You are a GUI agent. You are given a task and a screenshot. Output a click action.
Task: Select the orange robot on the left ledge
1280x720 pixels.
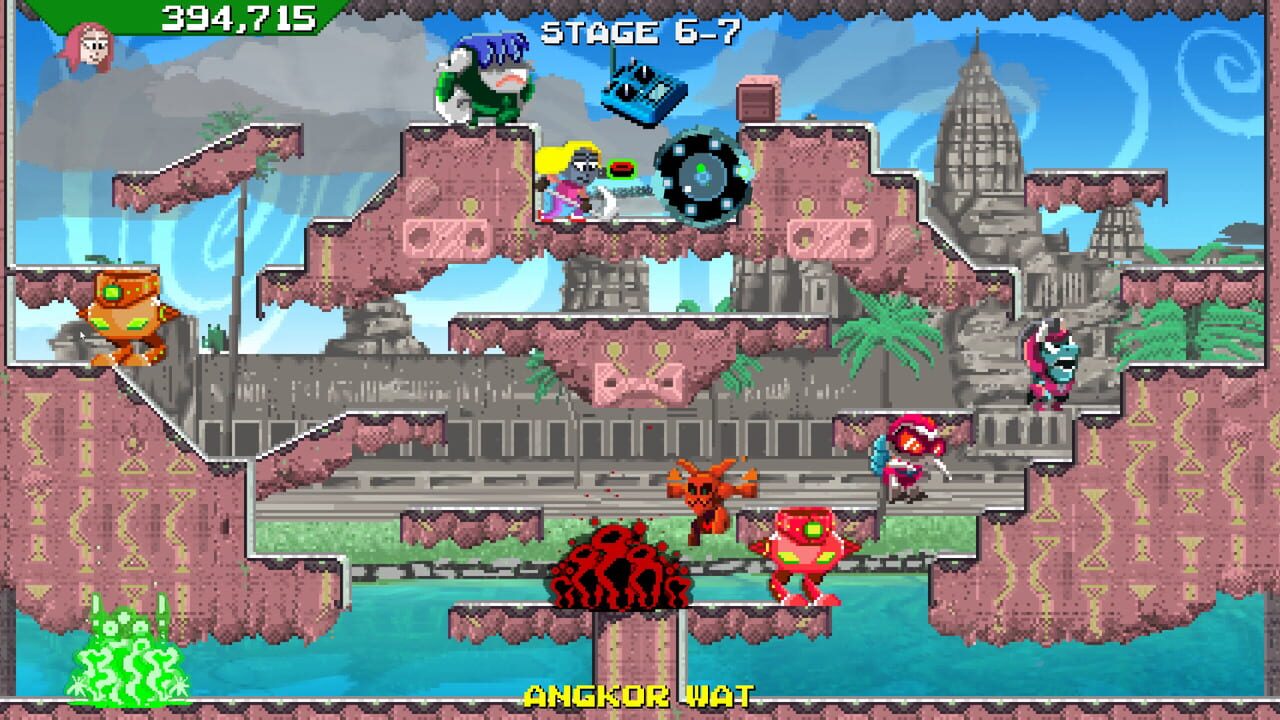pos(123,315)
